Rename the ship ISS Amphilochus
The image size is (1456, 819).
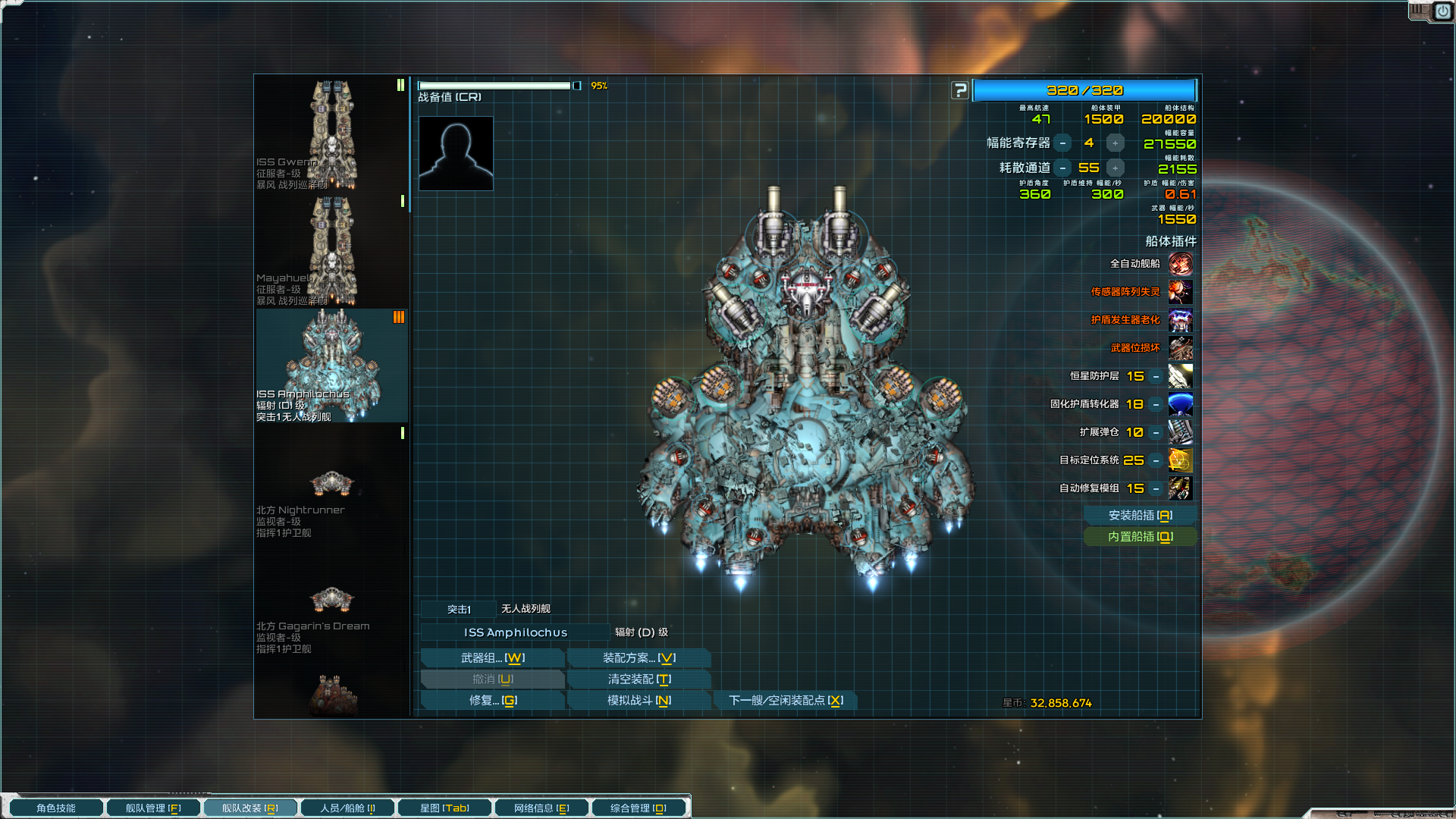click(x=516, y=632)
